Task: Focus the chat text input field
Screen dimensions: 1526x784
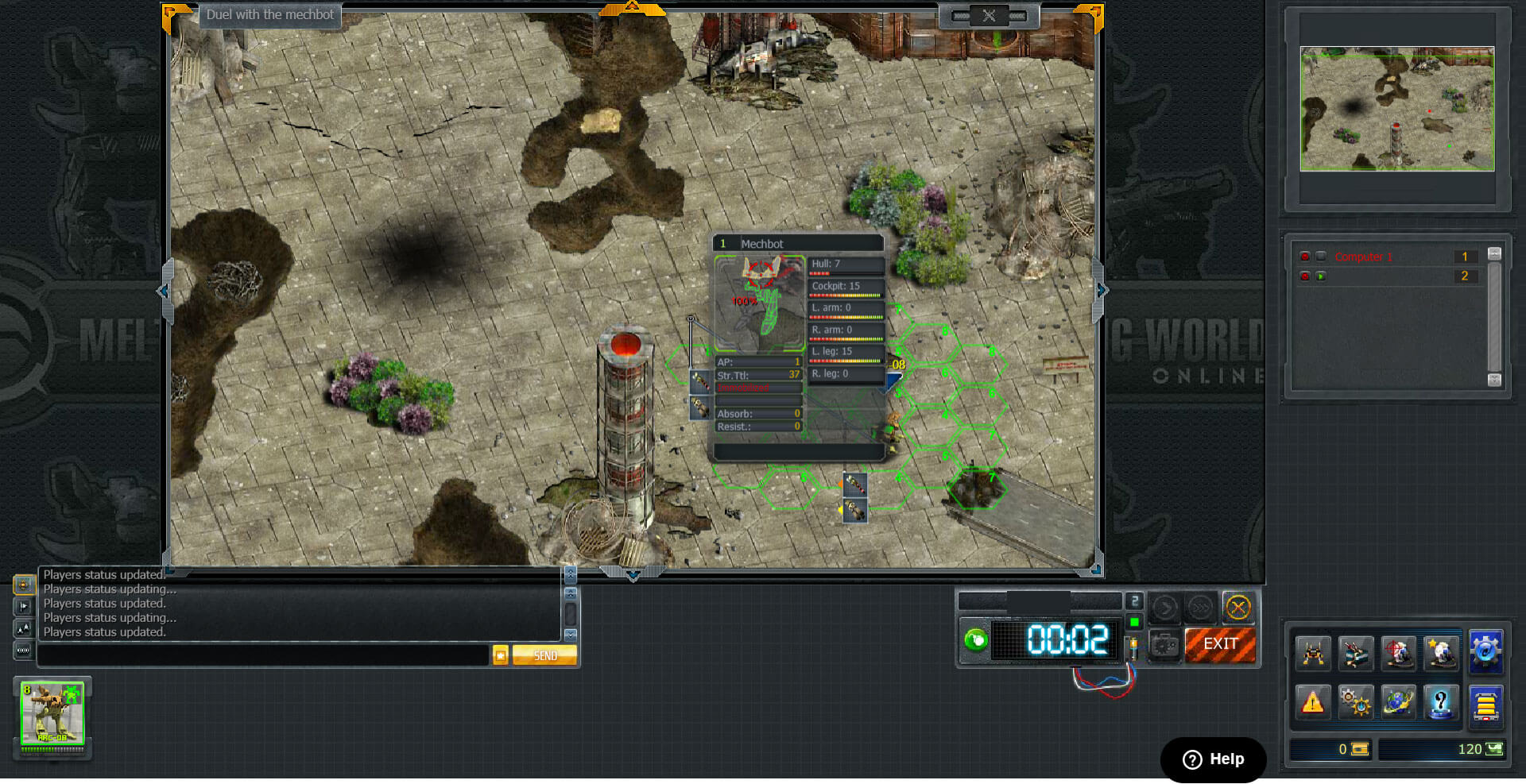Action: click(262, 655)
